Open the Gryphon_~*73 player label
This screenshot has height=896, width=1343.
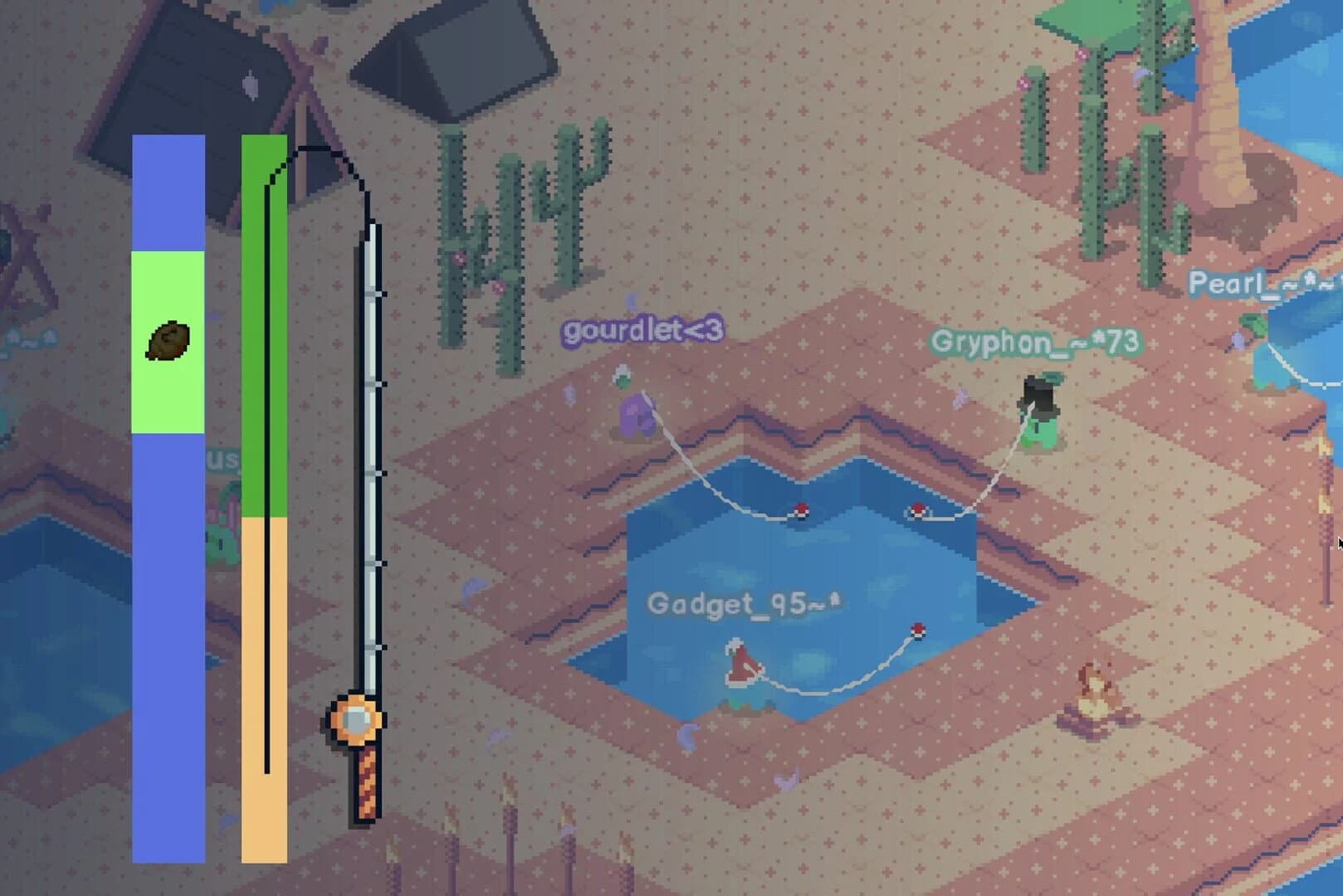1035,343
